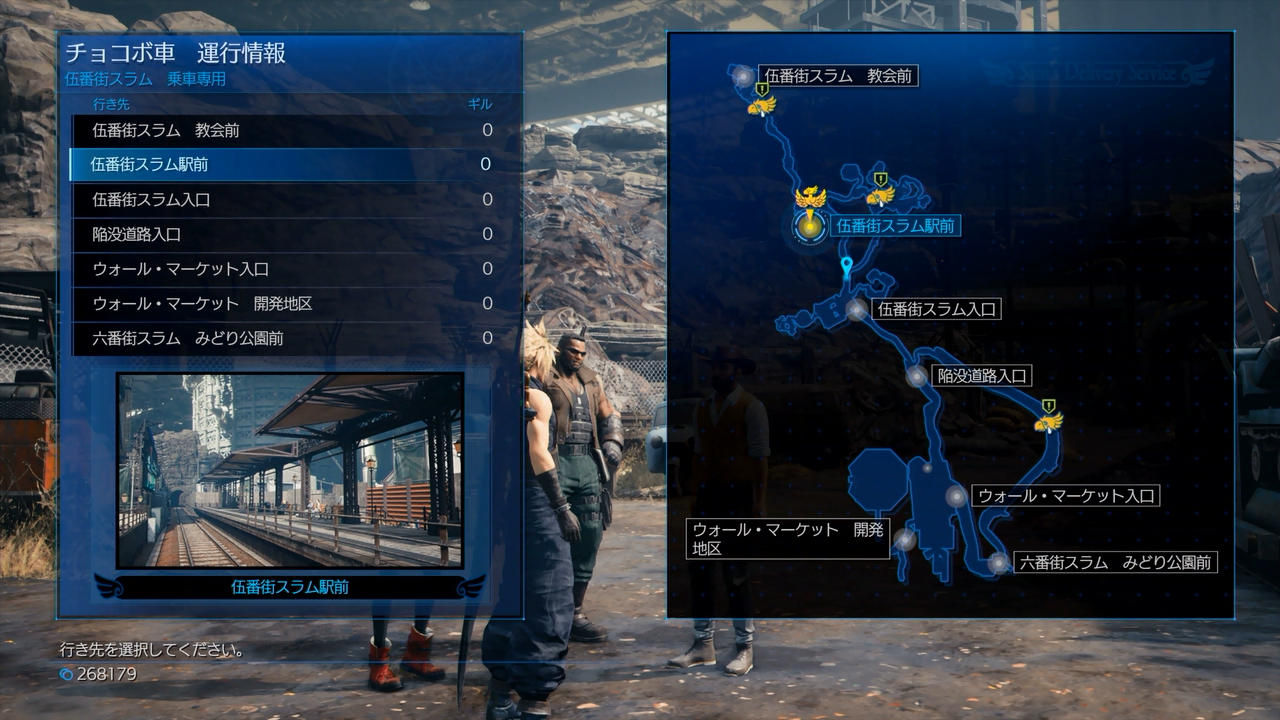Click 伍番街スラム 教会前 map label
The width and height of the screenshot is (1280, 720).
point(838,75)
